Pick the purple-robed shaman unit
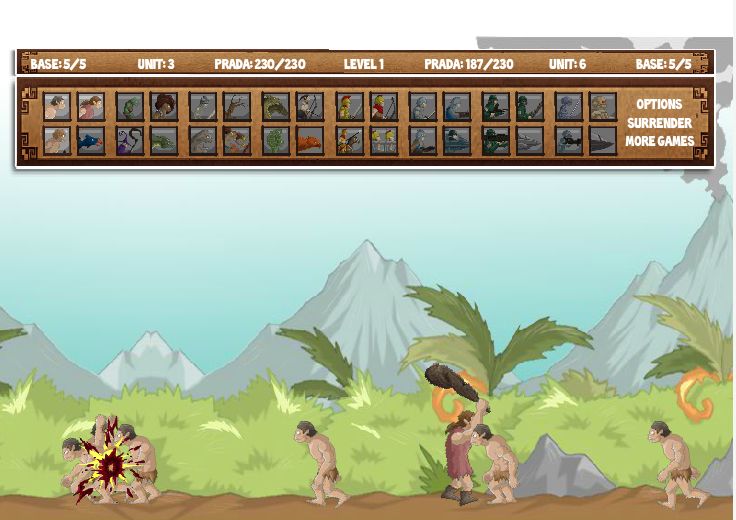This screenshot has height=520, width=736. coord(130,141)
